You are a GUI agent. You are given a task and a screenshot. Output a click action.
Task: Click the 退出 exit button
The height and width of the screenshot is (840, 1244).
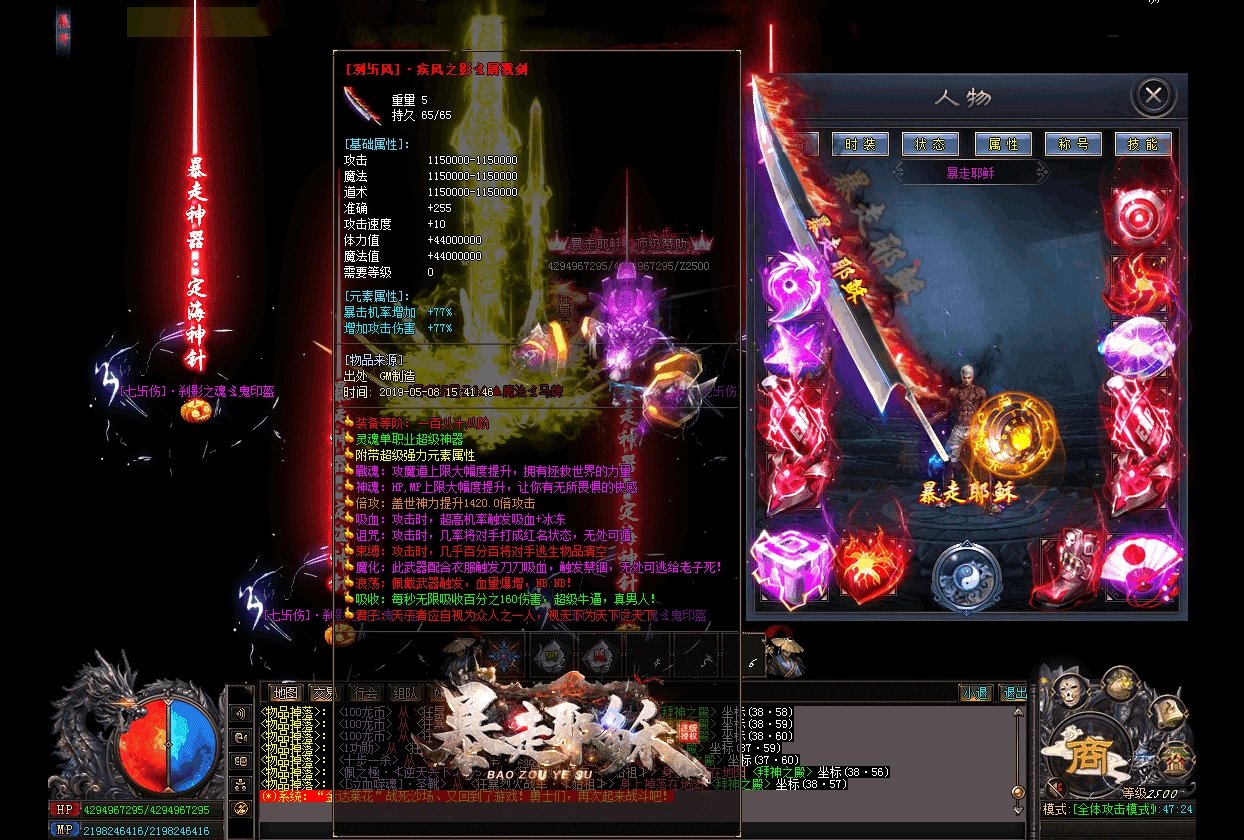point(1013,692)
